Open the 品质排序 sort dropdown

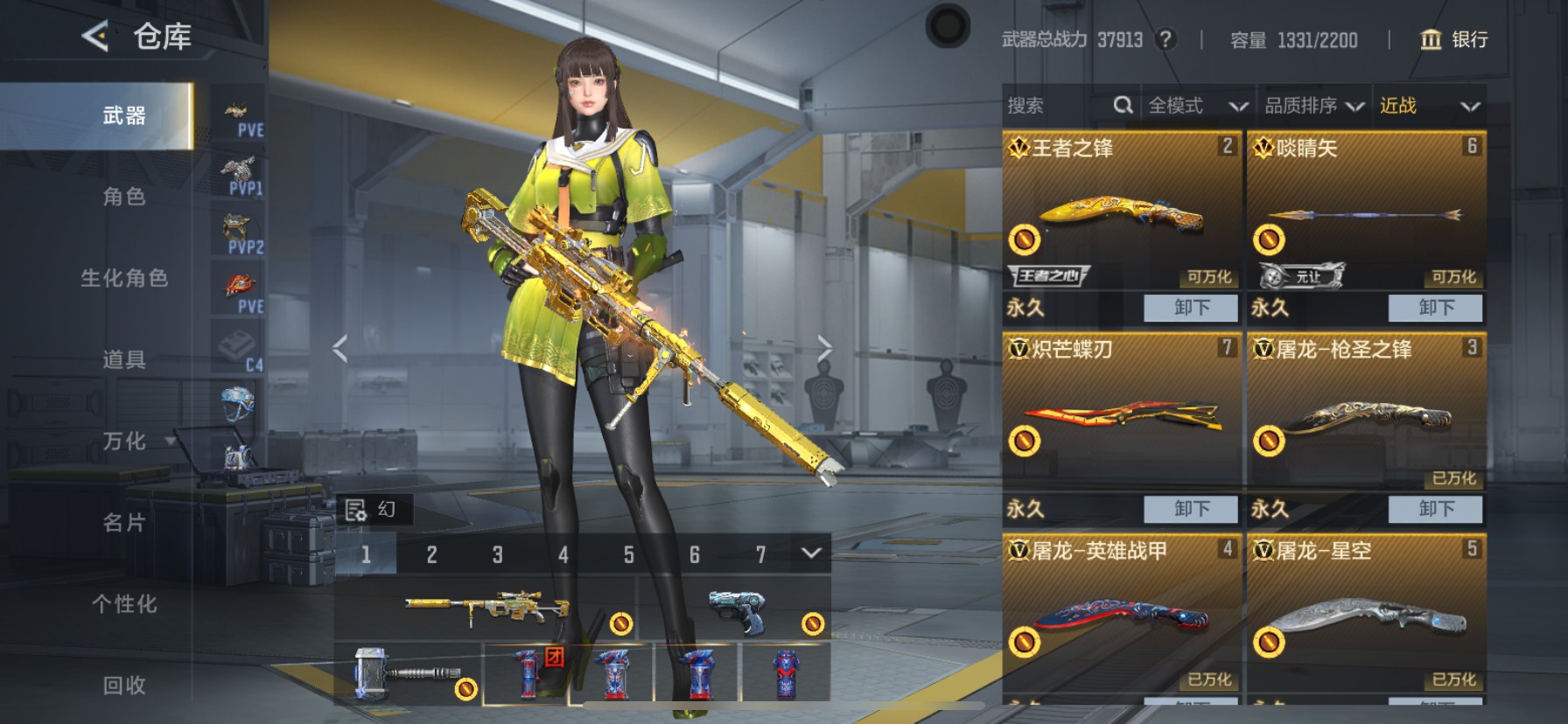1314,106
